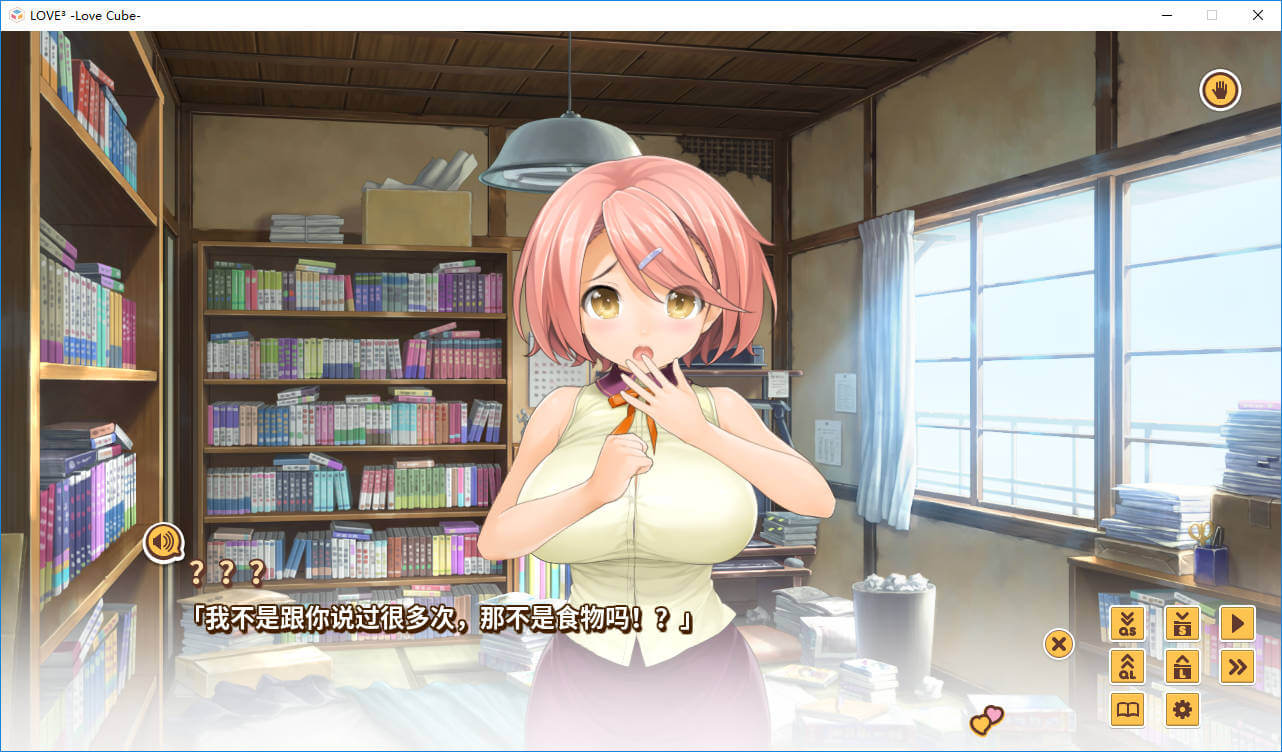Start auto-play with the triangle button
1282x752 pixels.
[x=1237, y=623]
